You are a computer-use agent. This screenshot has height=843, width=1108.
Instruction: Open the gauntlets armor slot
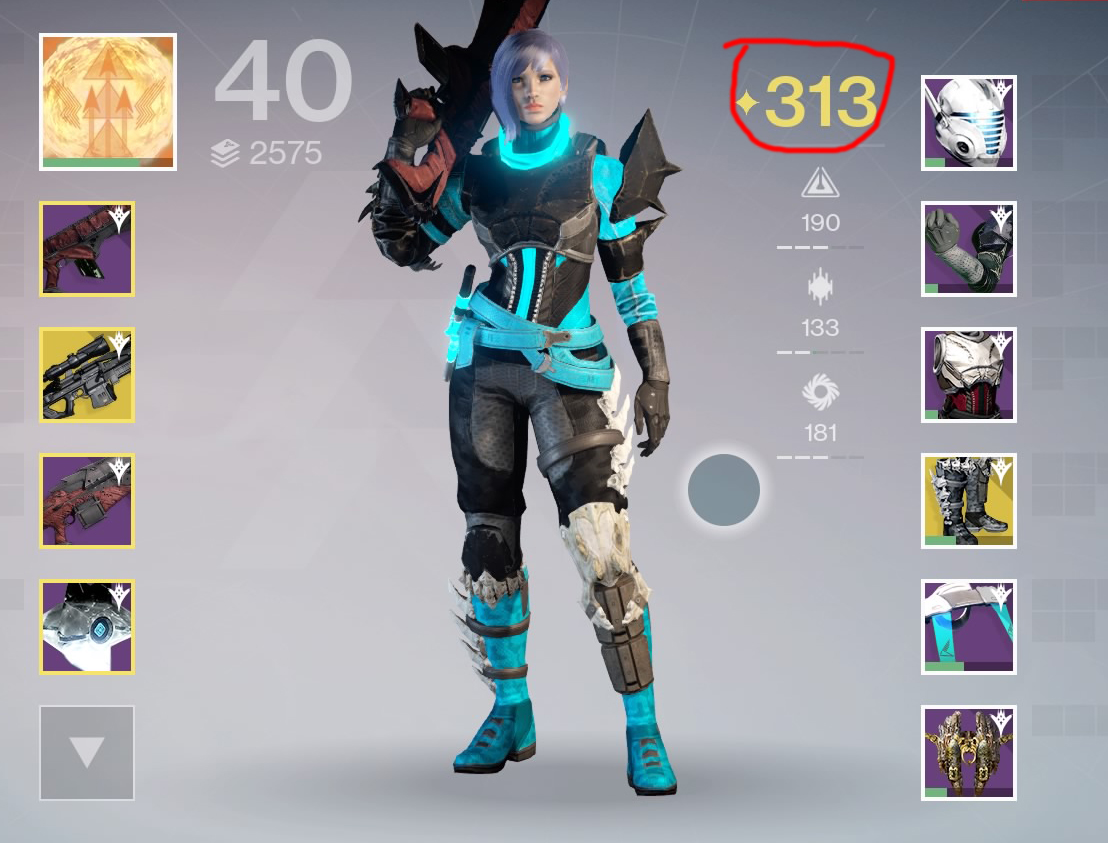[969, 249]
